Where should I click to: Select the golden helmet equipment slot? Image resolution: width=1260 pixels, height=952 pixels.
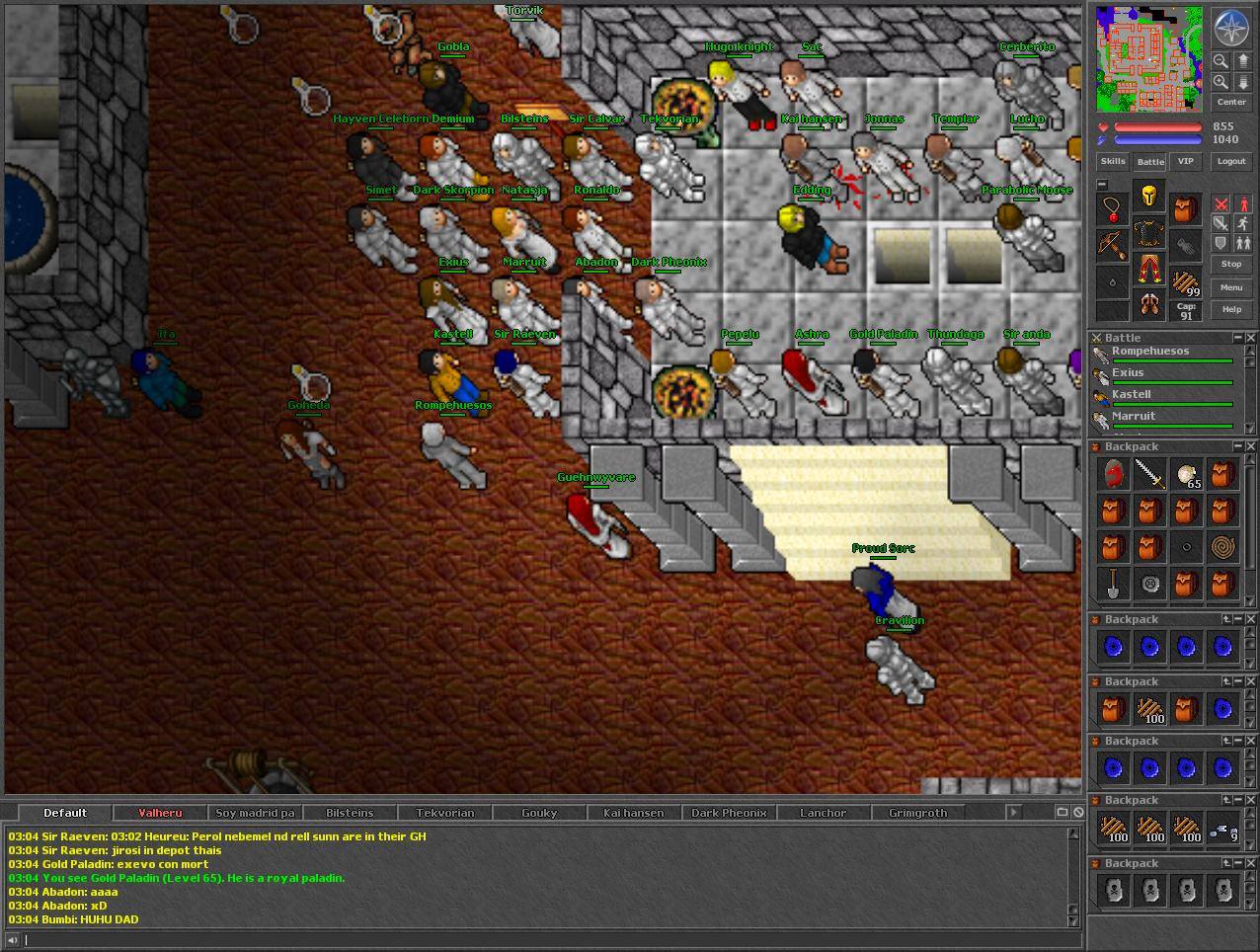pyautogui.click(x=1149, y=196)
